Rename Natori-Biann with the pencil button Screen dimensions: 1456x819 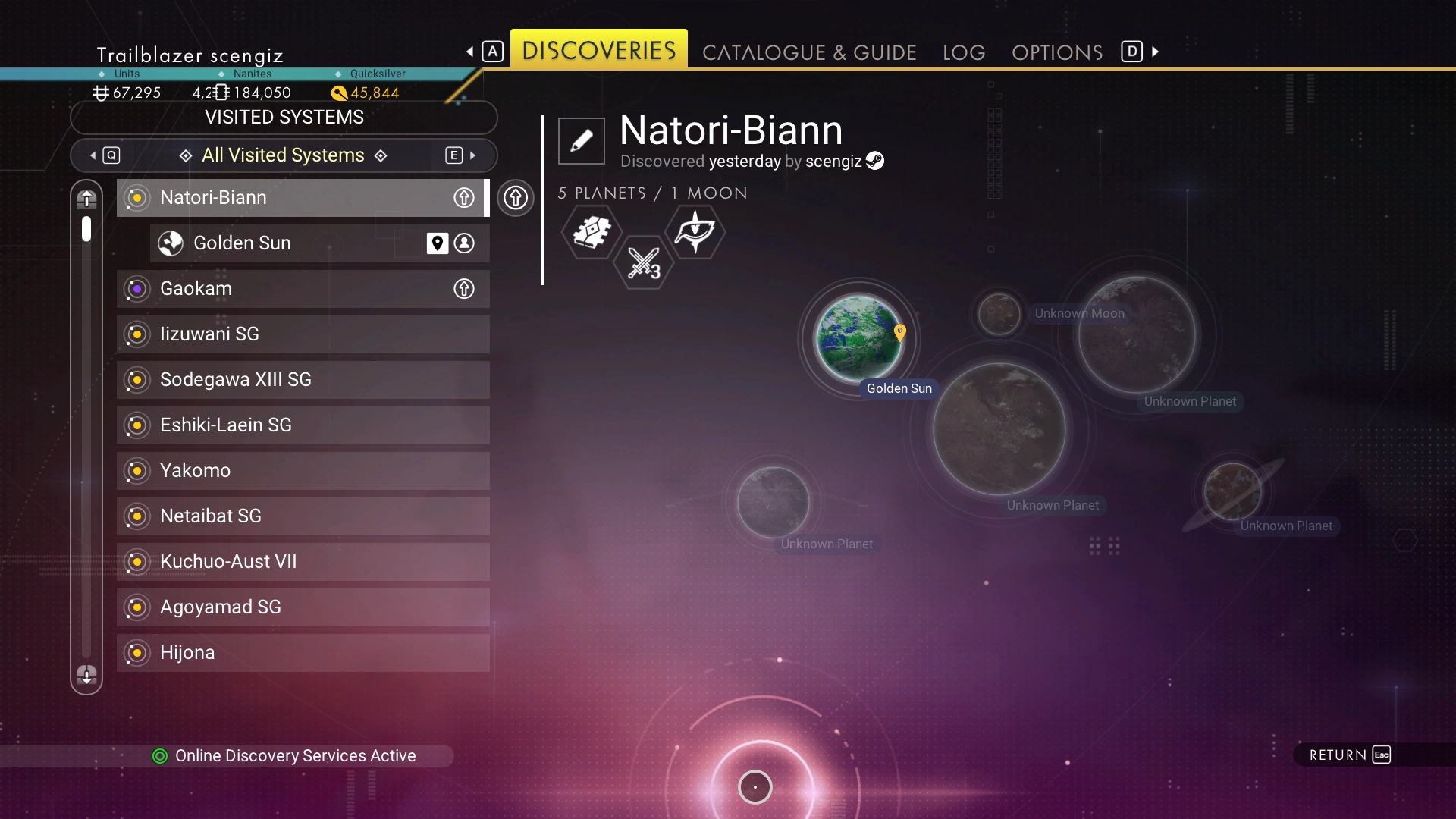pyautogui.click(x=582, y=141)
